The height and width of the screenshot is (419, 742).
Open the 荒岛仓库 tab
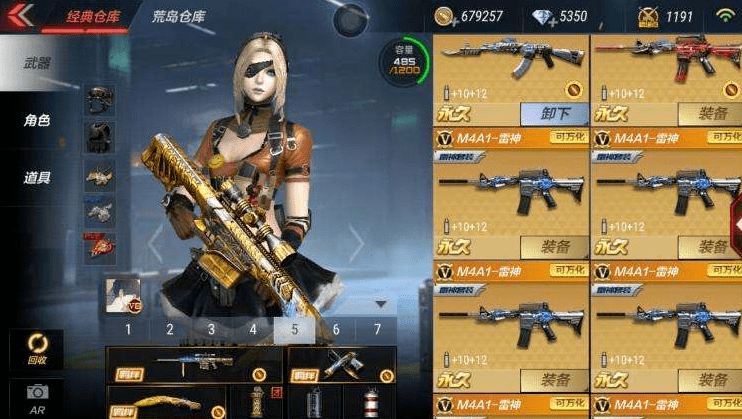[x=180, y=16]
